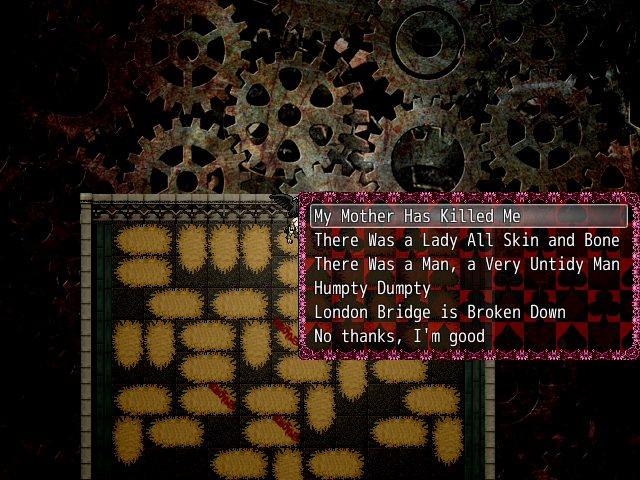Choose the Humpty Dumpty option

tap(372, 288)
